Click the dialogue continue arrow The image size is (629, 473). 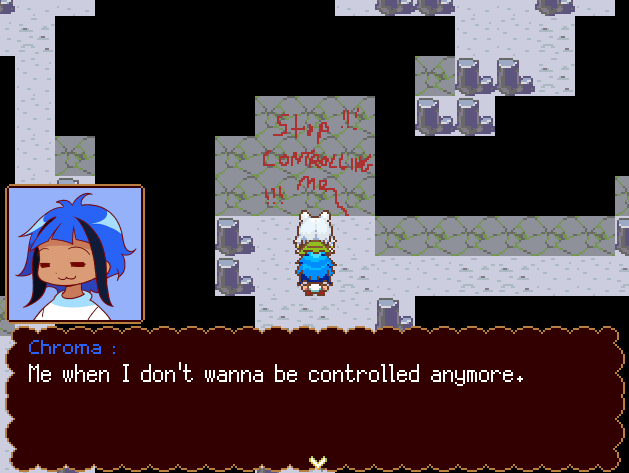[317, 461]
